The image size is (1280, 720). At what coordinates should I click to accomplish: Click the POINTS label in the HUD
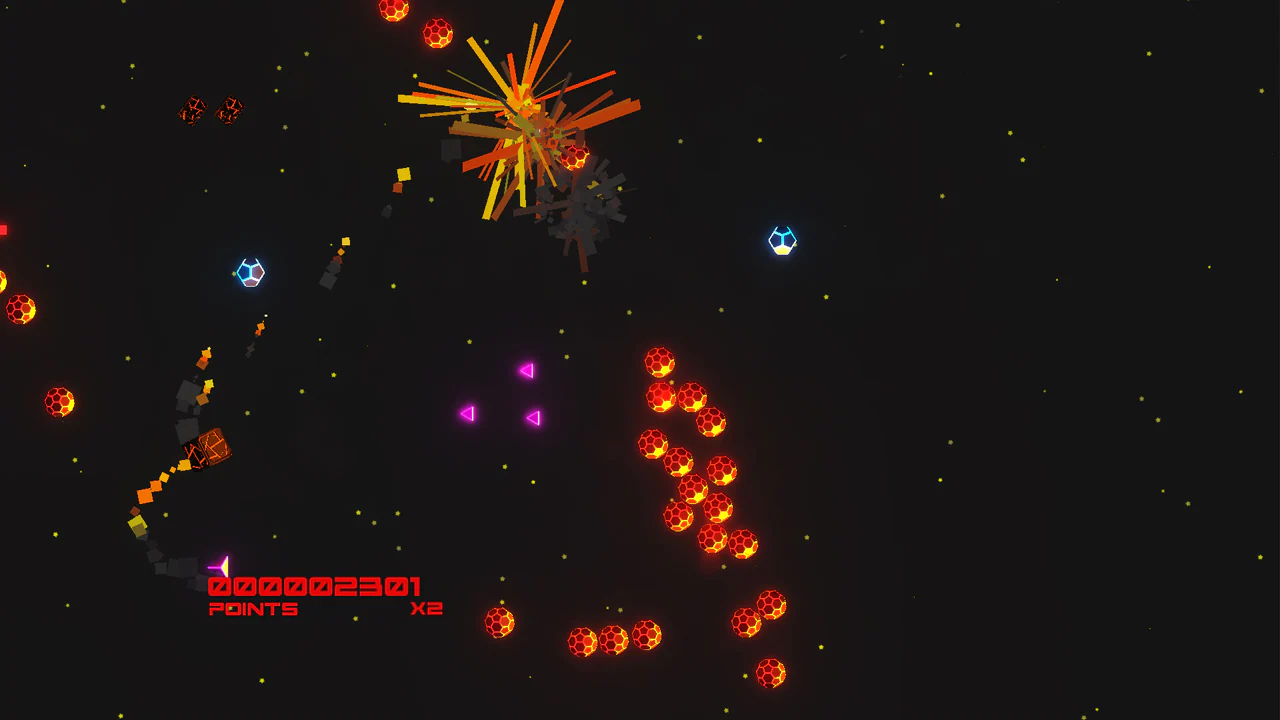(x=253, y=608)
